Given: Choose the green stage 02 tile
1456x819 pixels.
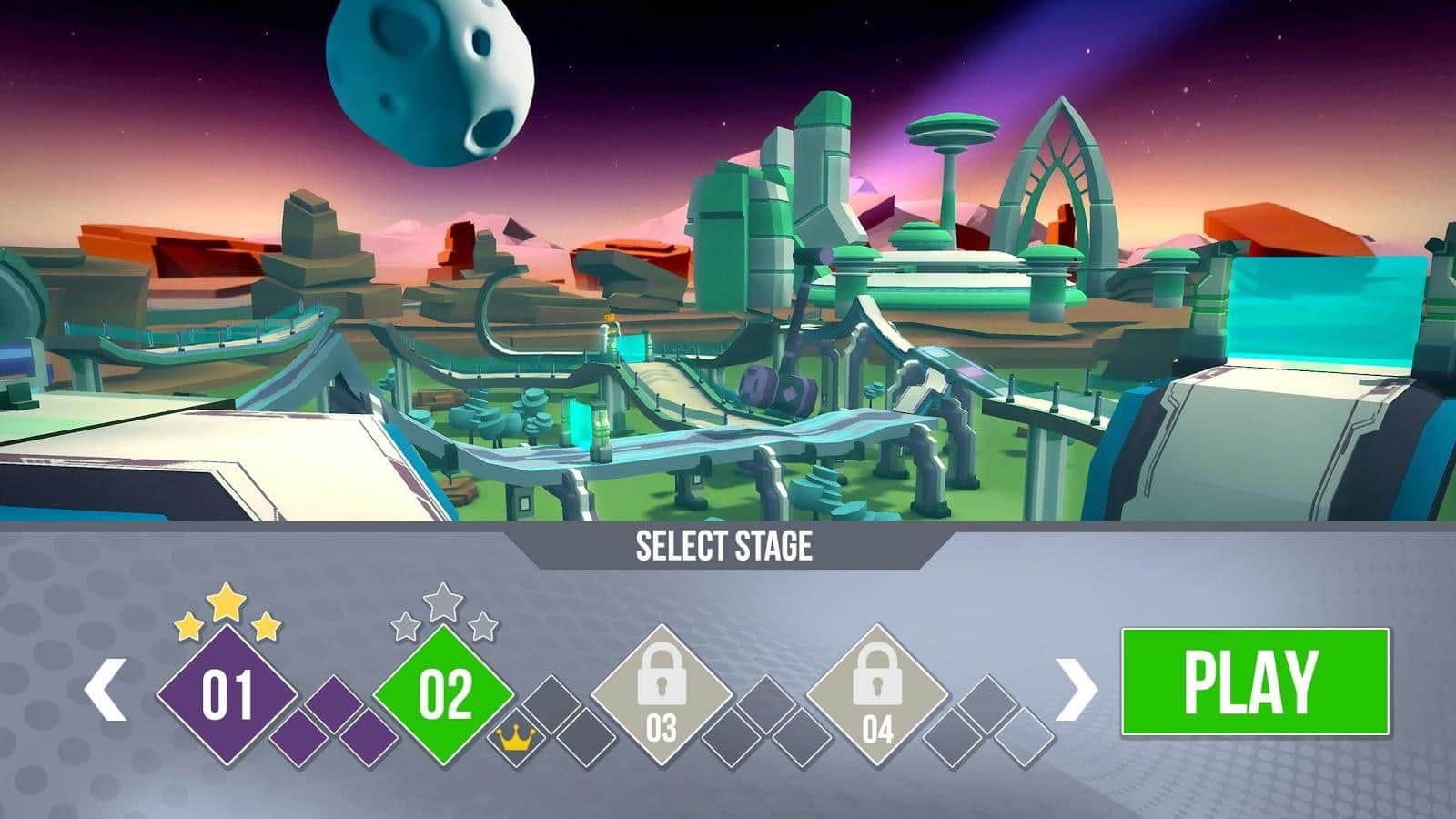Looking at the screenshot, I should point(444,695).
